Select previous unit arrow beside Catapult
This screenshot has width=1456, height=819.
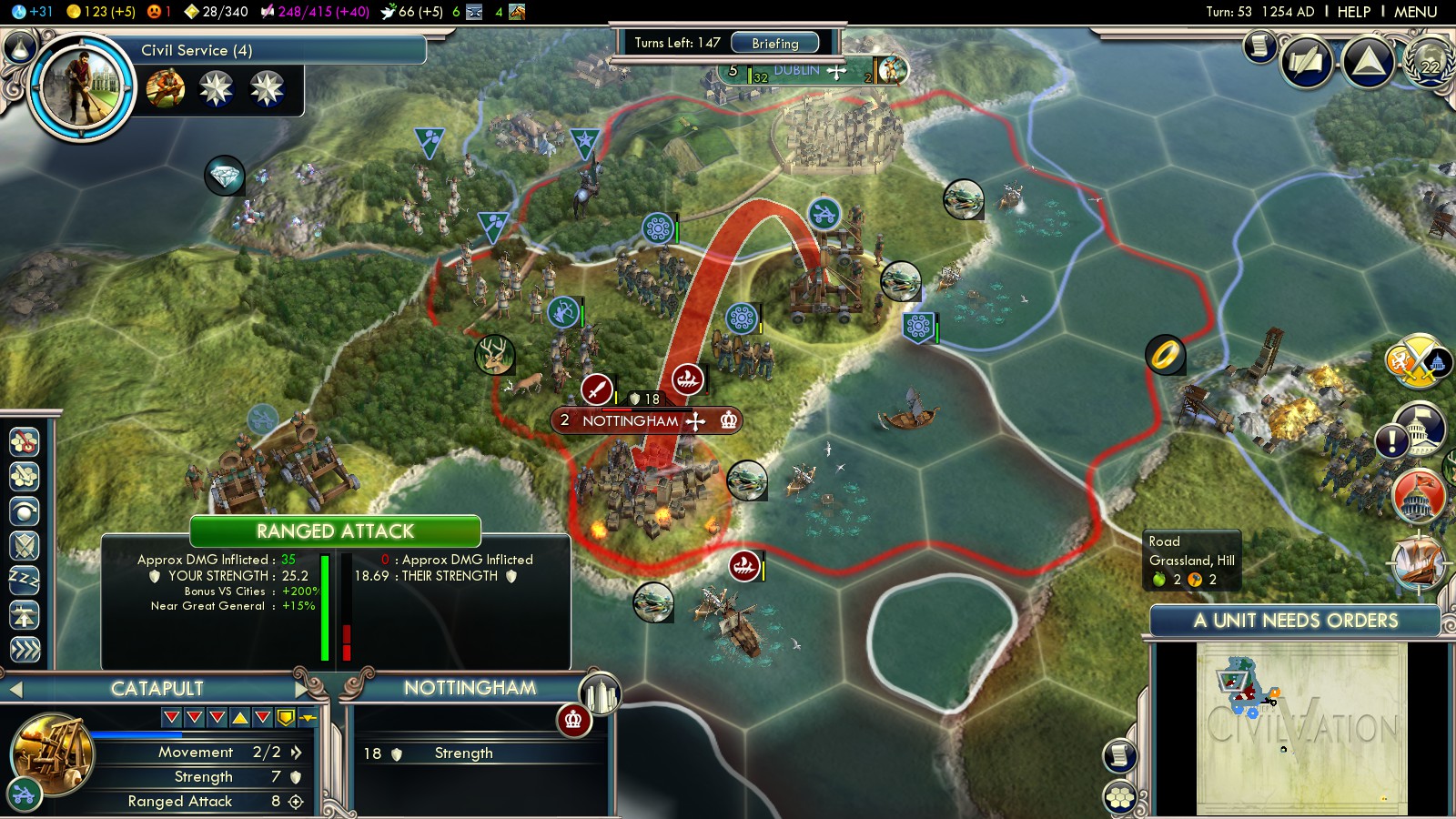point(15,690)
